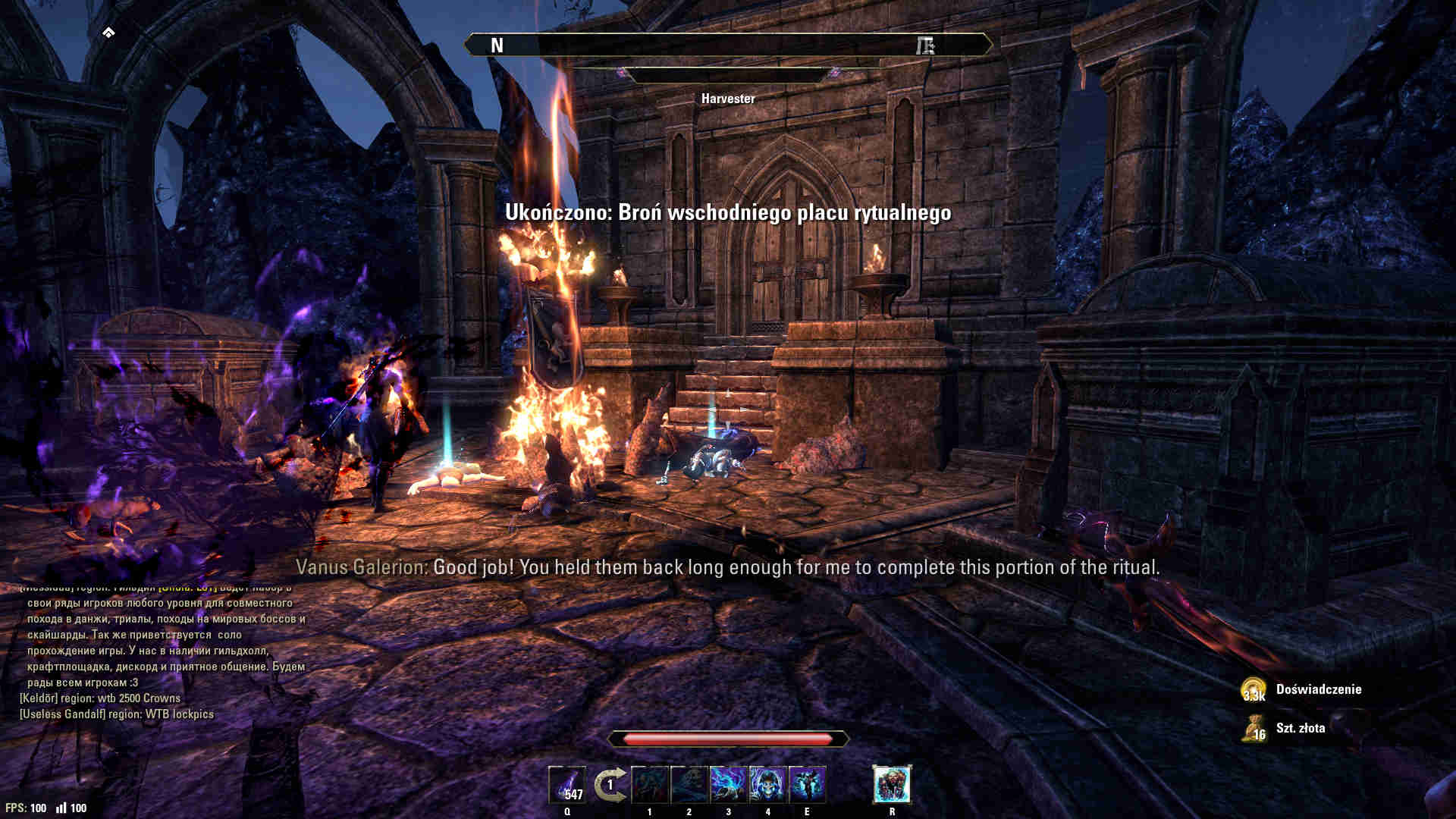Unleash the ultimate ability icon
The width and height of the screenshot is (1456, 819).
point(892,784)
